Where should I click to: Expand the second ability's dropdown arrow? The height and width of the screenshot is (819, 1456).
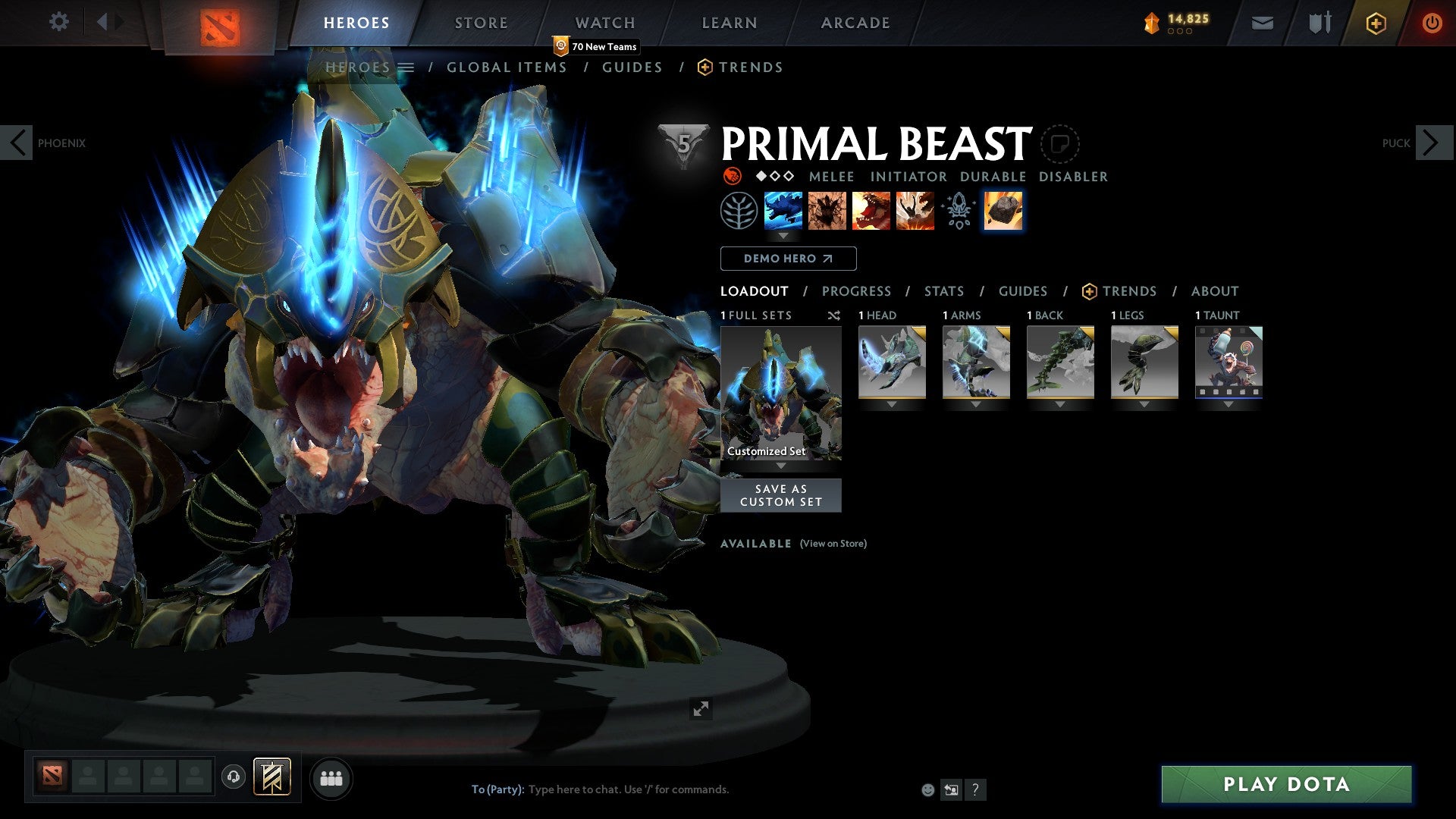(x=783, y=236)
